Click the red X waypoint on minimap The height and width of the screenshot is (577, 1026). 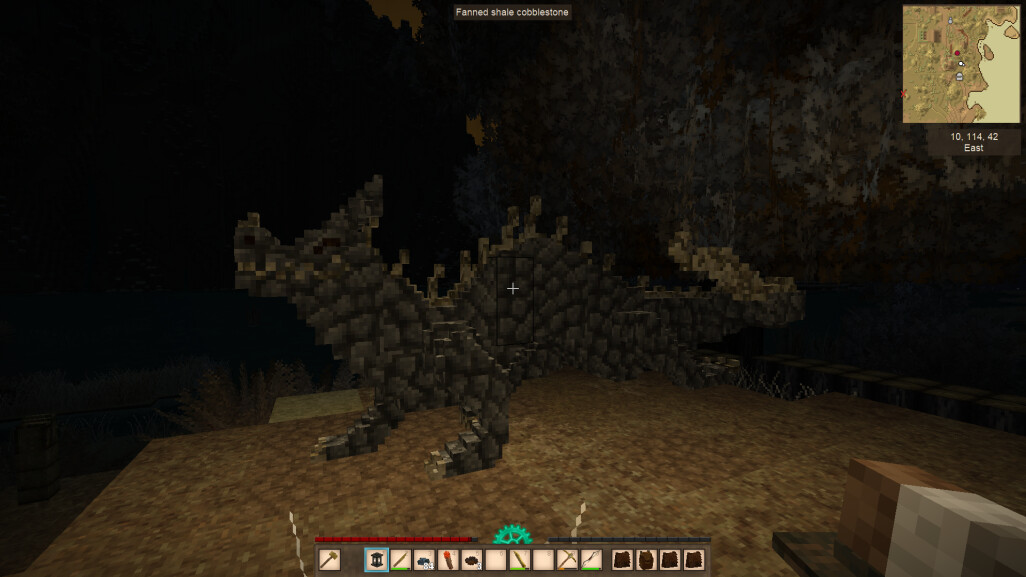tap(905, 94)
